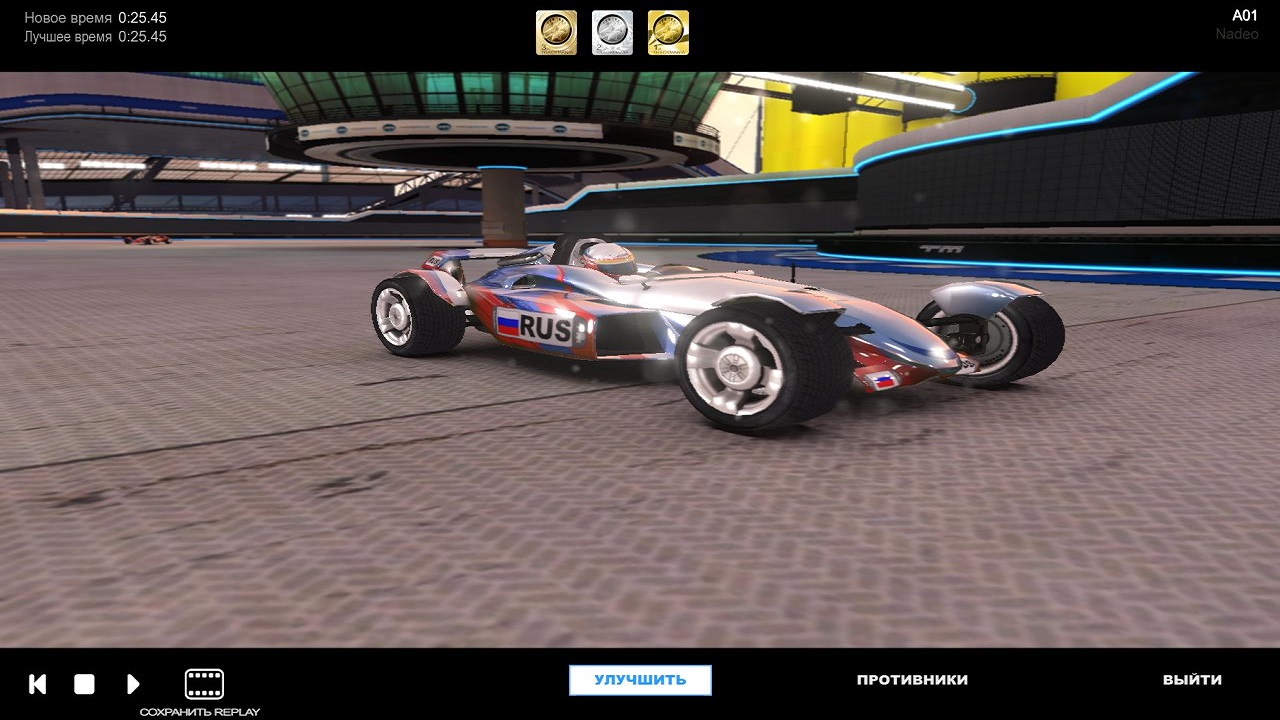
Task: Click the УЛУЧШИТЬ (Improve) button
Action: click(x=640, y=680)
